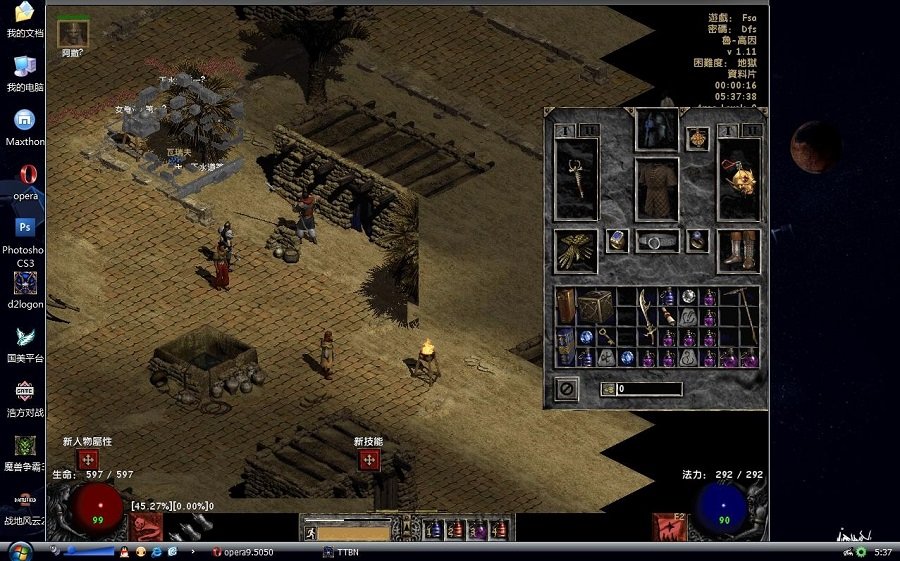
Task: Click the mercenary portrait
Action: click(73, 32)
